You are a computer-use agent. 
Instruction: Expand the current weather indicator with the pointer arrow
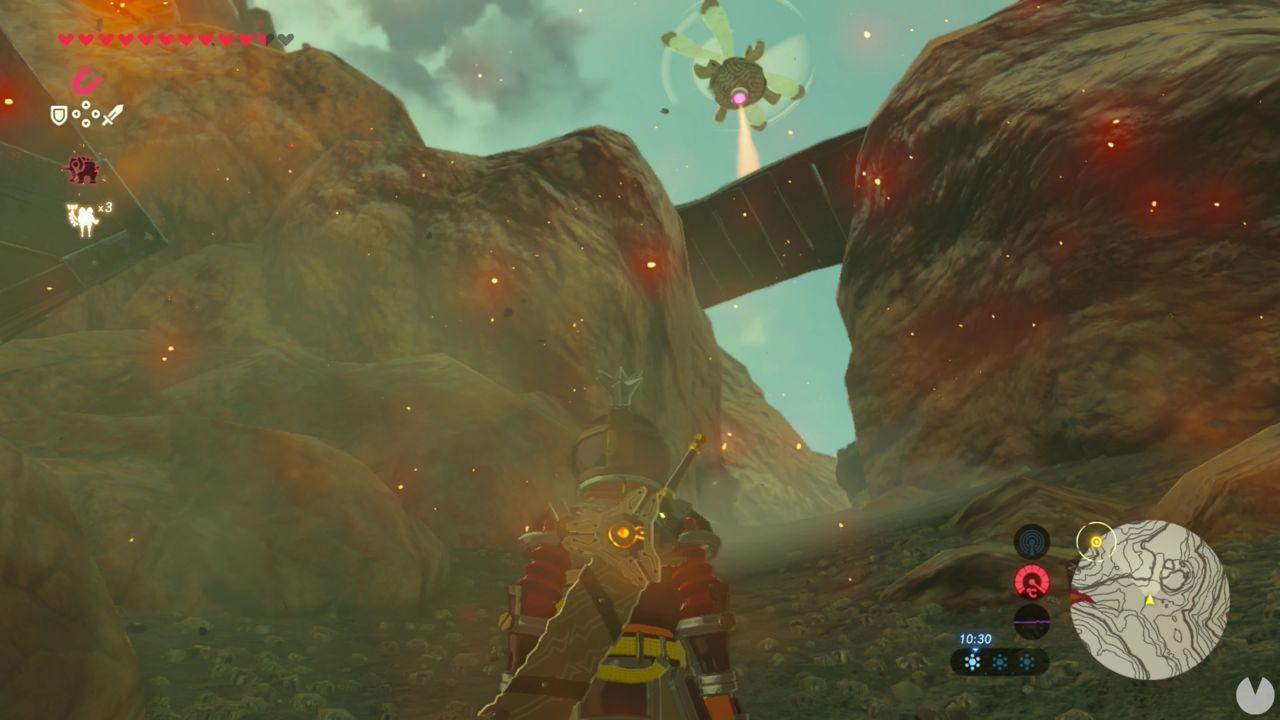coord(974,651)
